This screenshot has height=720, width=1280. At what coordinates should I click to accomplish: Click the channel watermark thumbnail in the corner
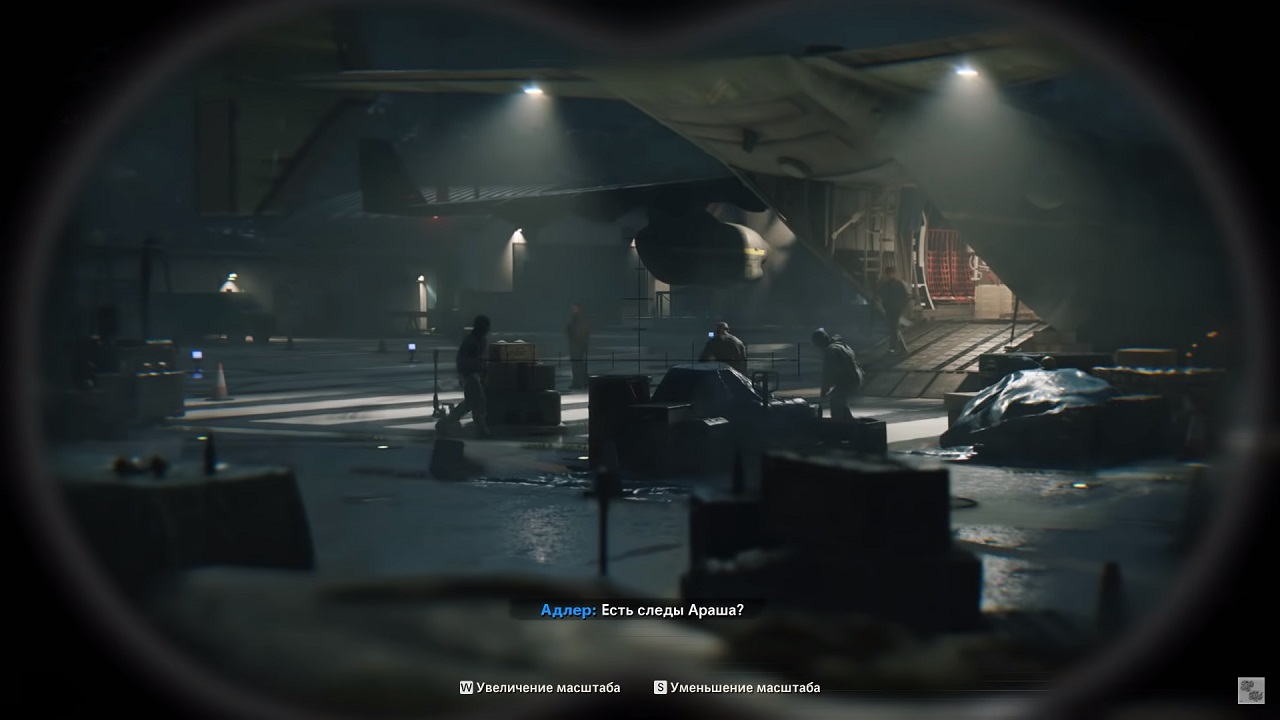pos(1251,690)
